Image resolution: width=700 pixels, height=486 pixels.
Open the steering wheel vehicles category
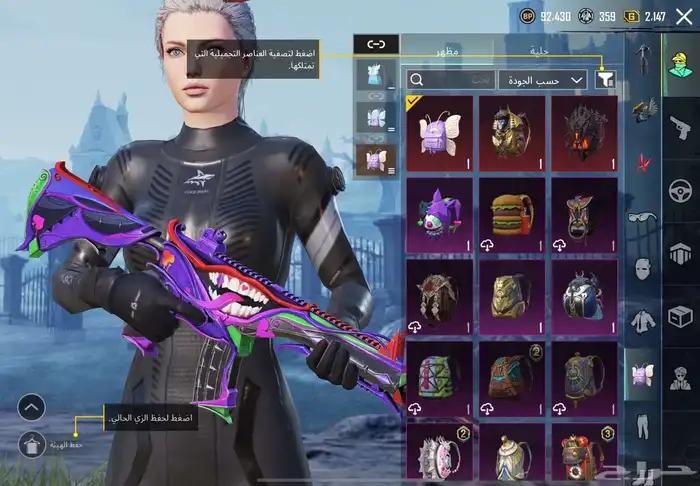[680, 190]
